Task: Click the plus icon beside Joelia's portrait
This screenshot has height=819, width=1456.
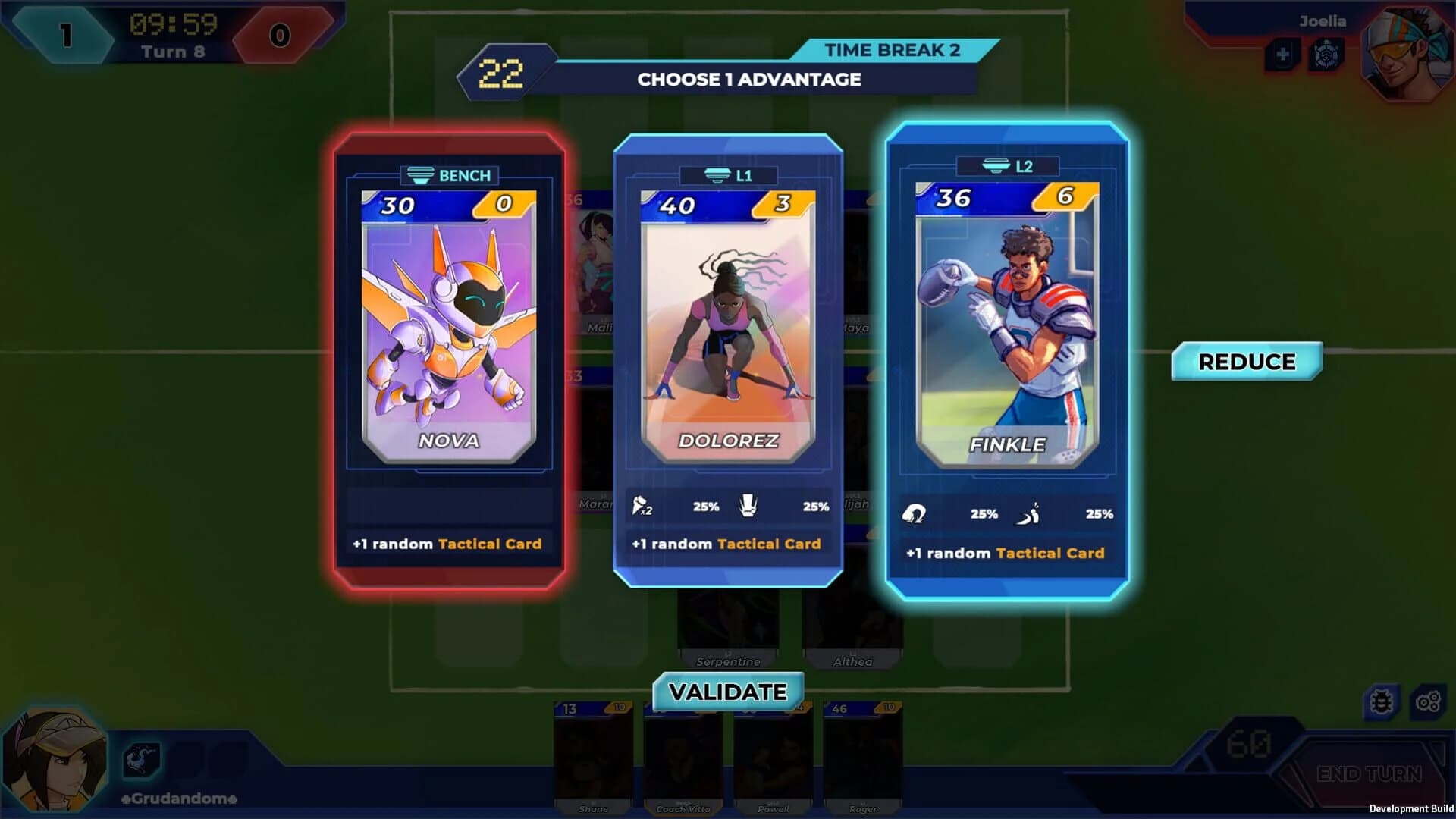Action: 1282,55
